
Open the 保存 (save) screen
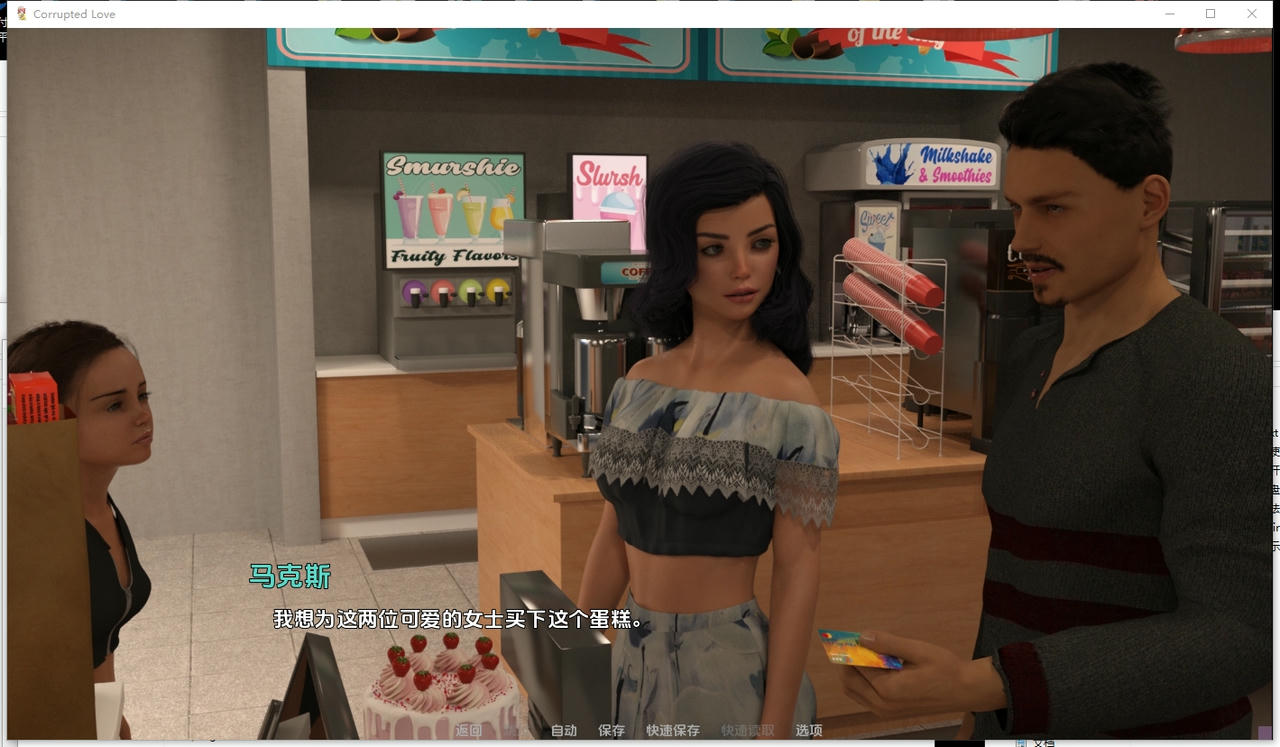pos(611,731)
